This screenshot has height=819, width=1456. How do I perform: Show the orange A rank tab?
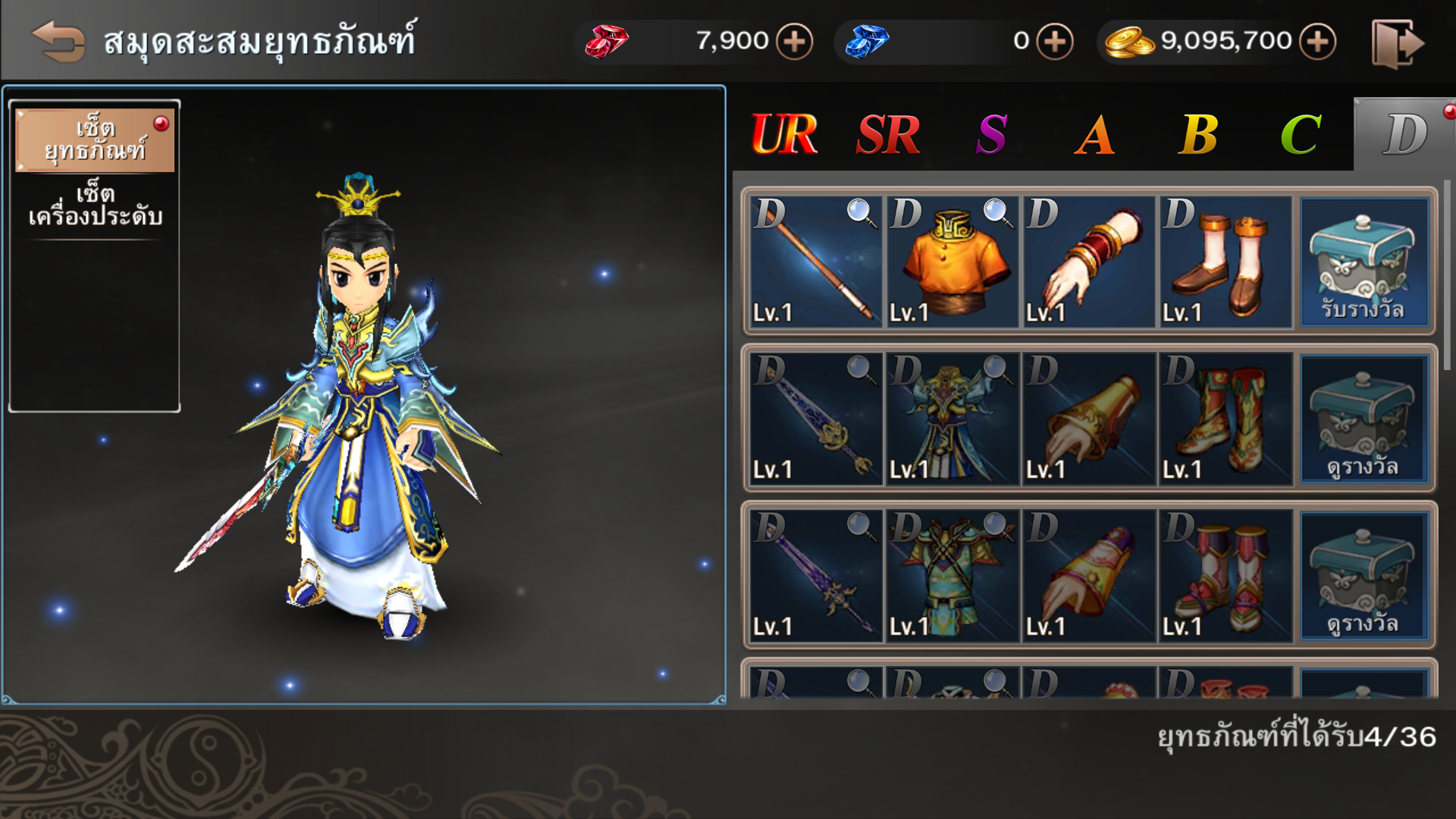(x=1095, y=135)
